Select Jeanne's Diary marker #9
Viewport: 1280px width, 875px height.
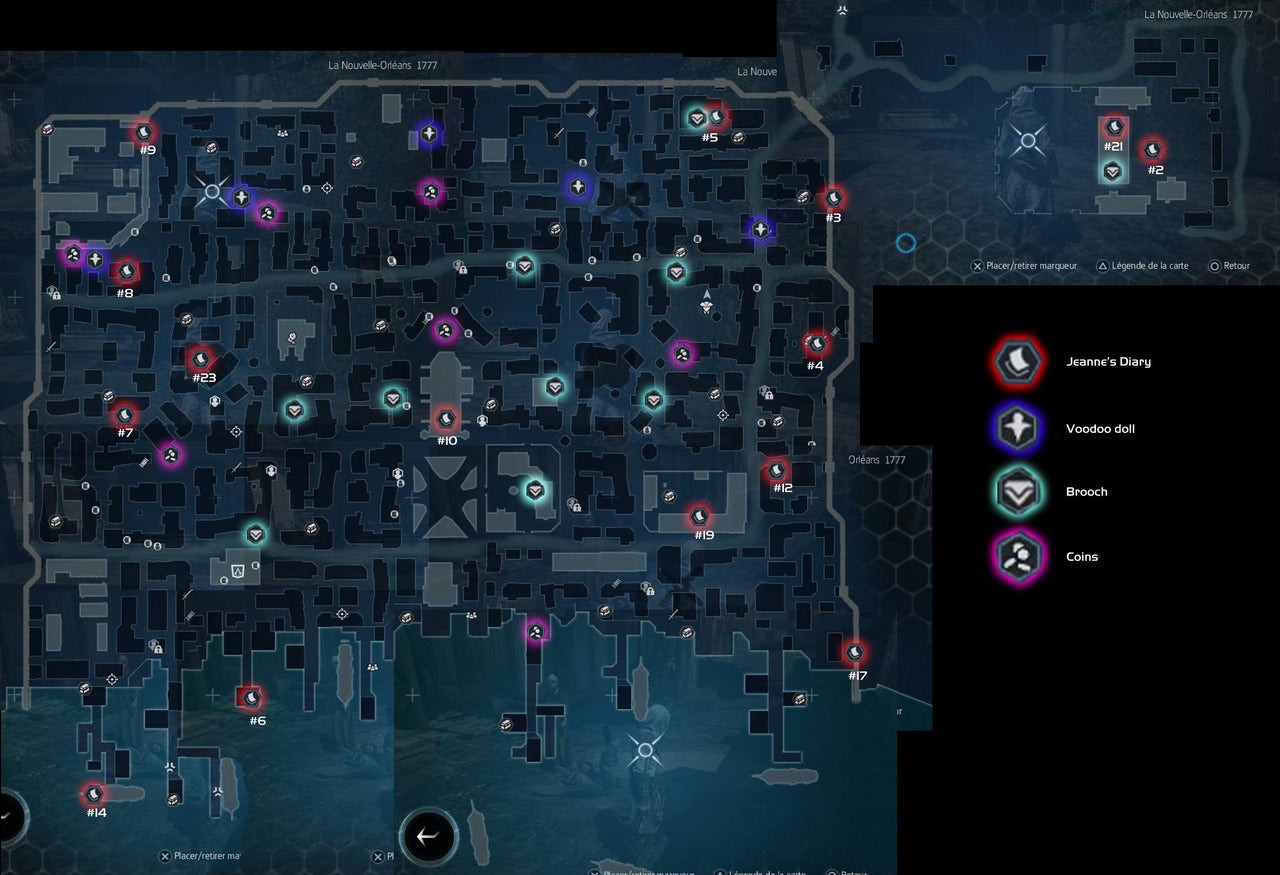click(x=144, y=132)
